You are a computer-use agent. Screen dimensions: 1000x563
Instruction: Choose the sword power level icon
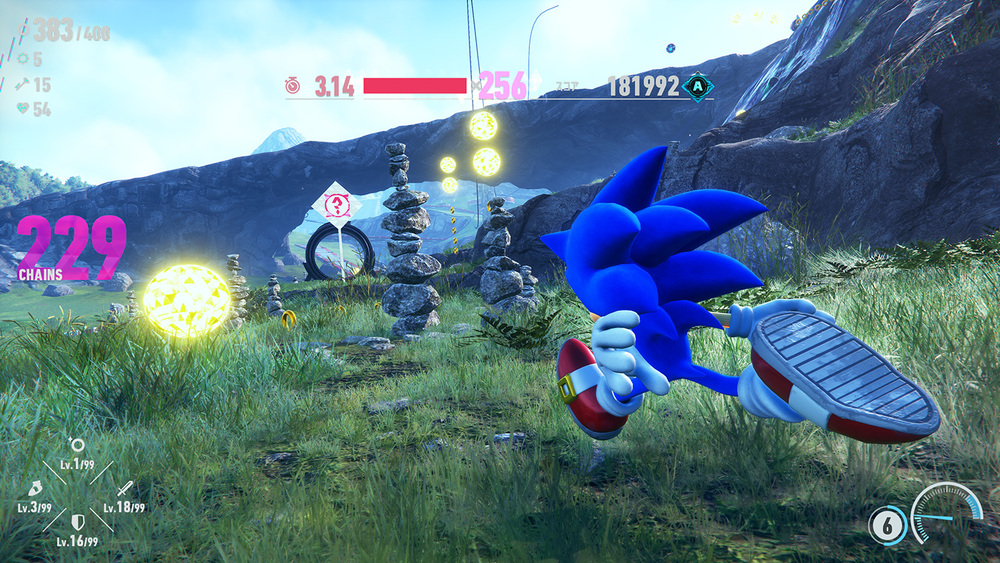point(124,489)
